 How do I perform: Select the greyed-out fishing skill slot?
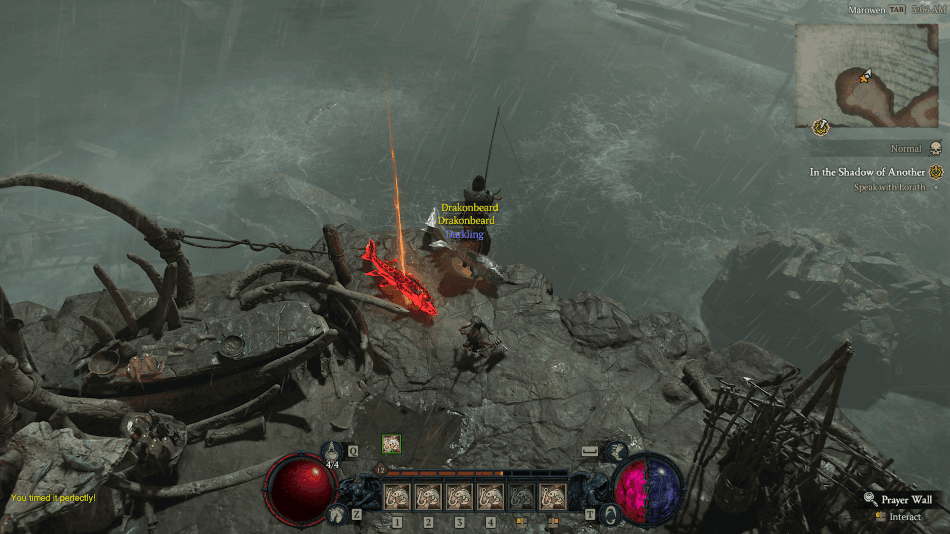521,496
